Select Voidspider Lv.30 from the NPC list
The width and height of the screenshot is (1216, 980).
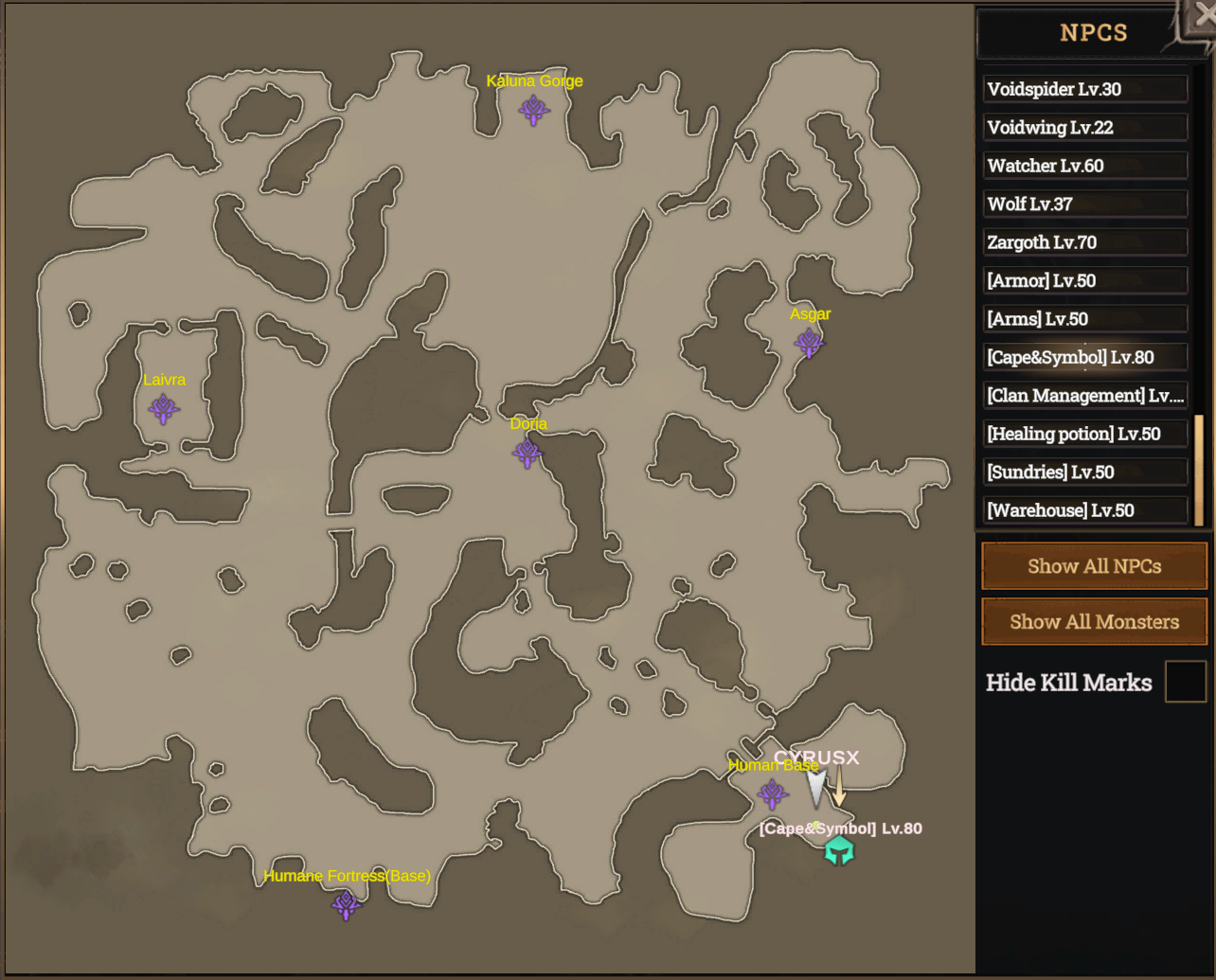tap(1085, 89)
